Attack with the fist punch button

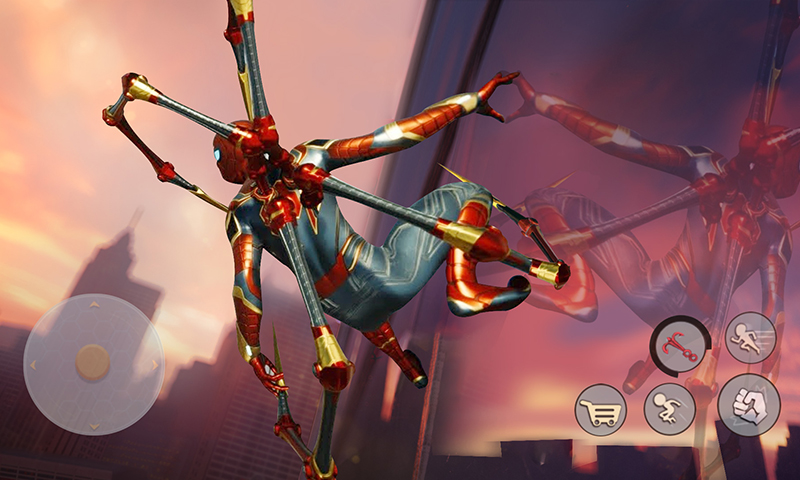point(748,405)
